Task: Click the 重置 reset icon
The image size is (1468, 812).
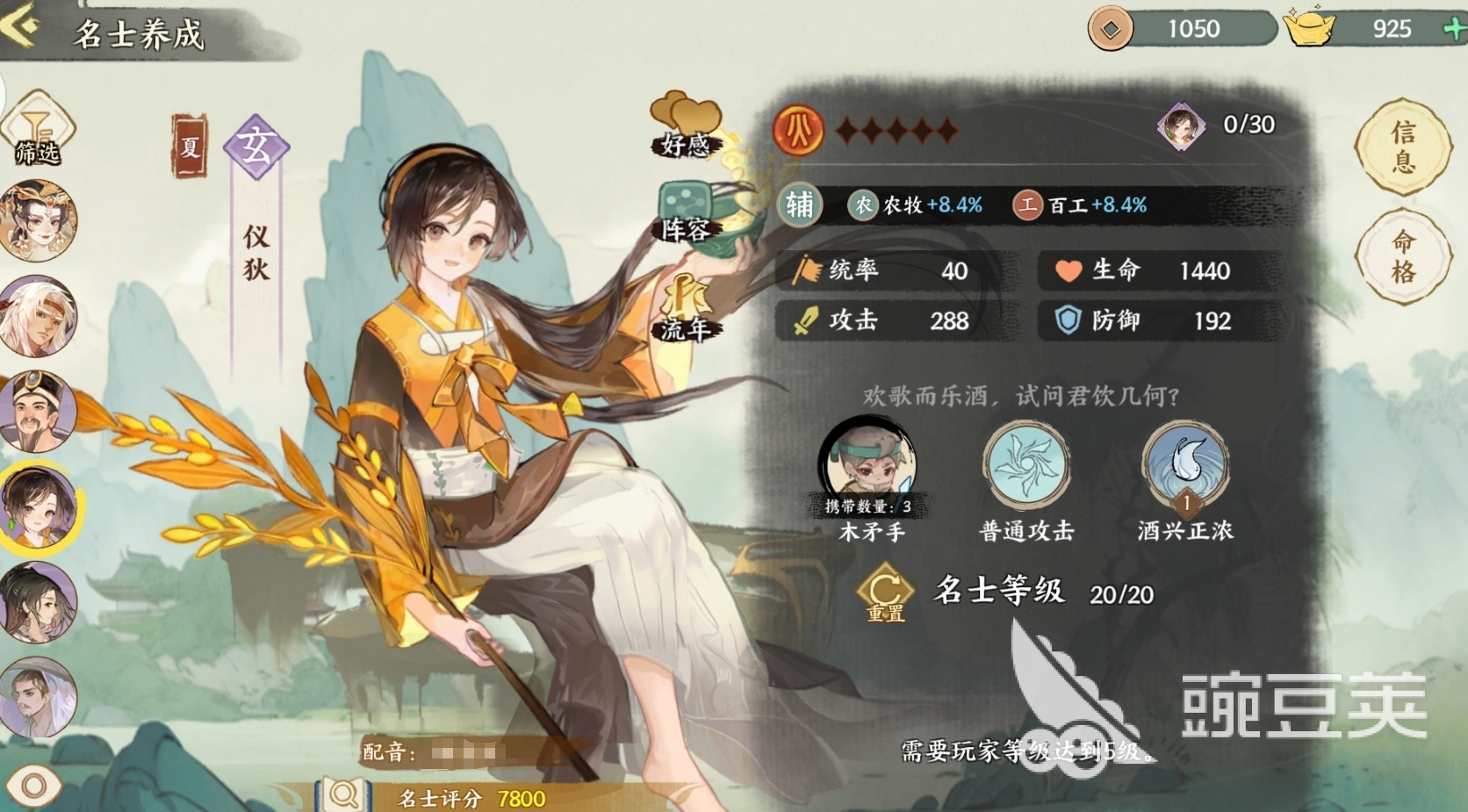Action: coord(885,593)
